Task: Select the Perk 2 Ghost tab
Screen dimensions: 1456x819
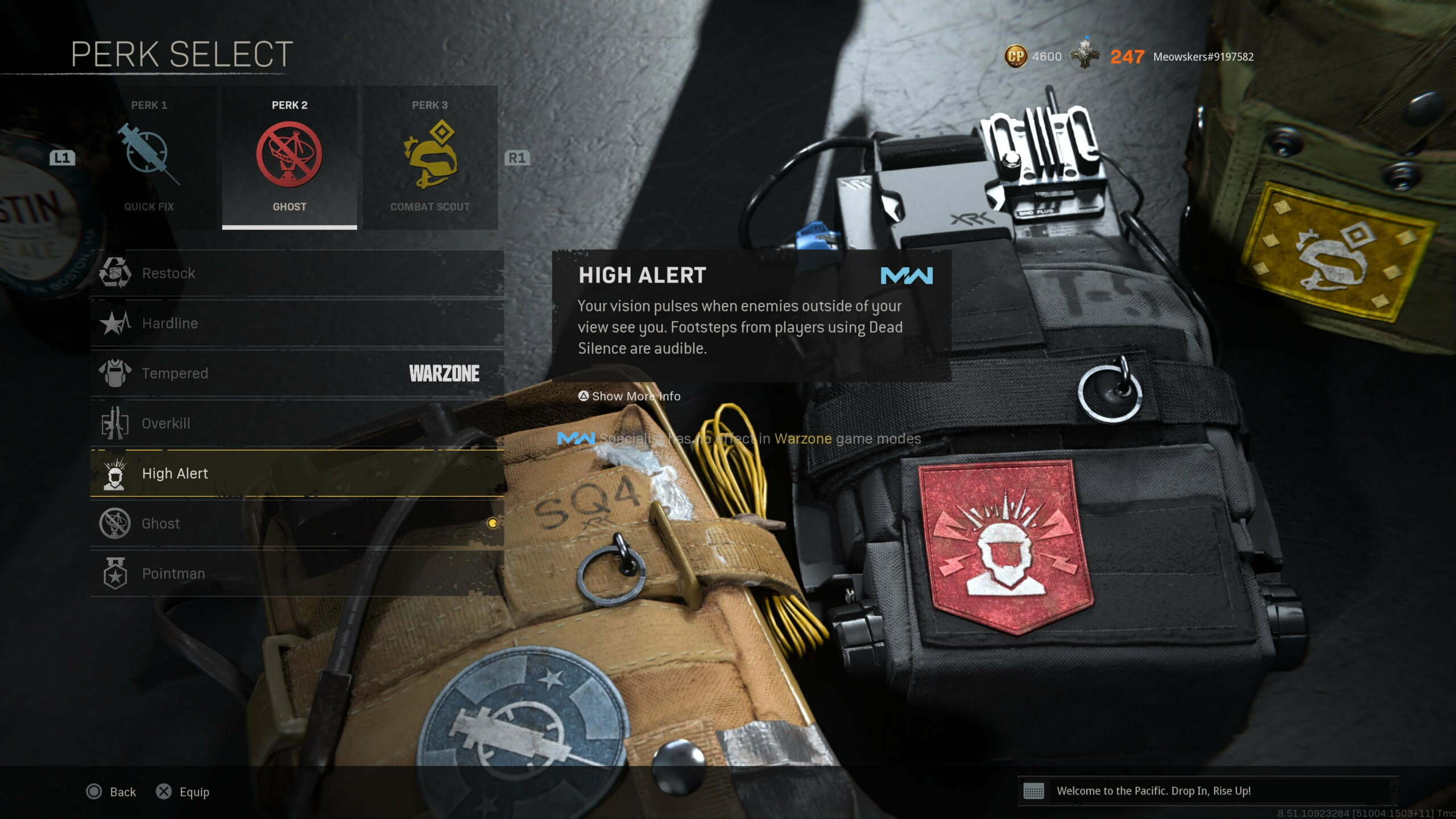Action: pos(289,158)
